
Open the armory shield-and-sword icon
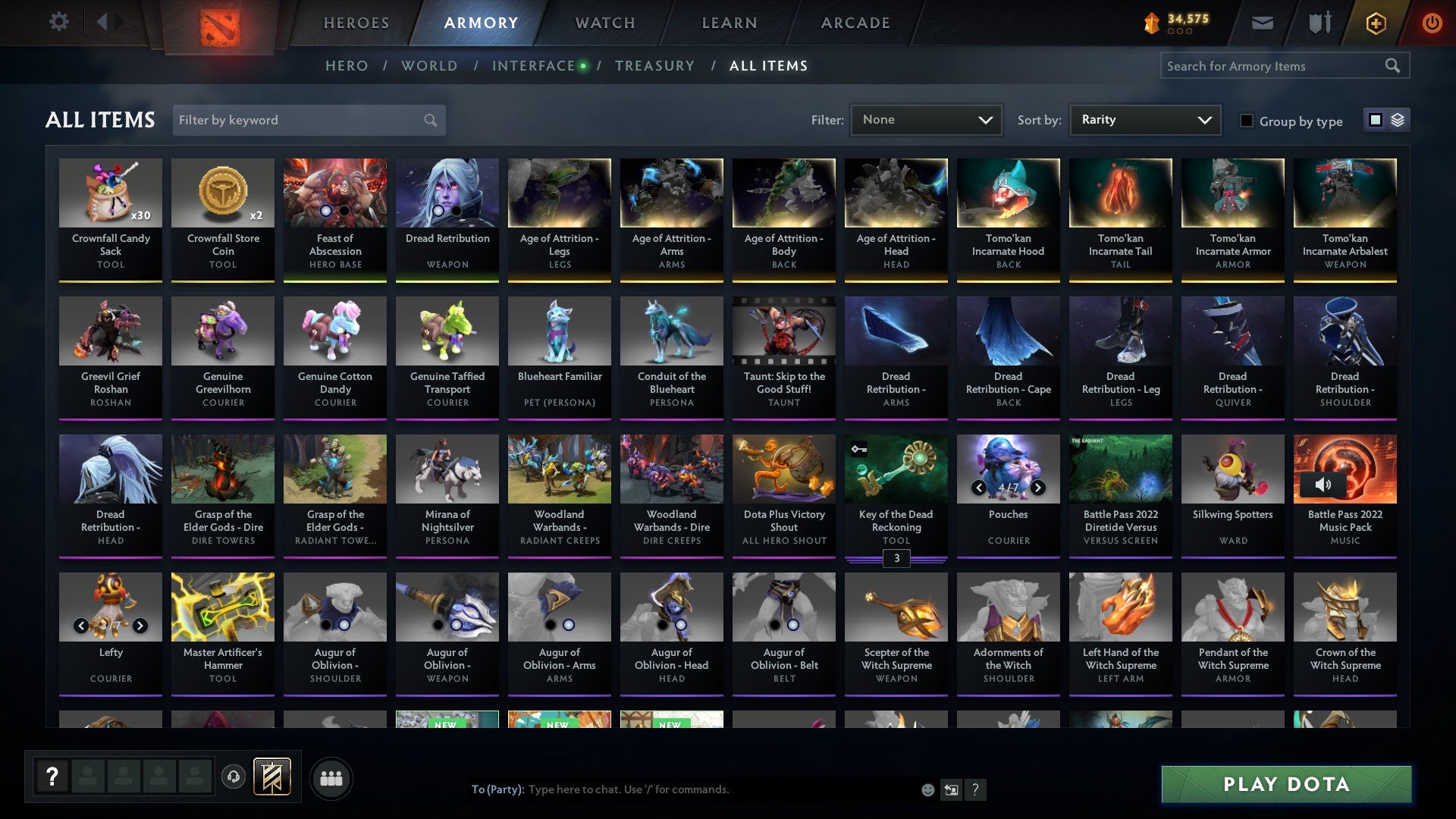point(1319,22)
